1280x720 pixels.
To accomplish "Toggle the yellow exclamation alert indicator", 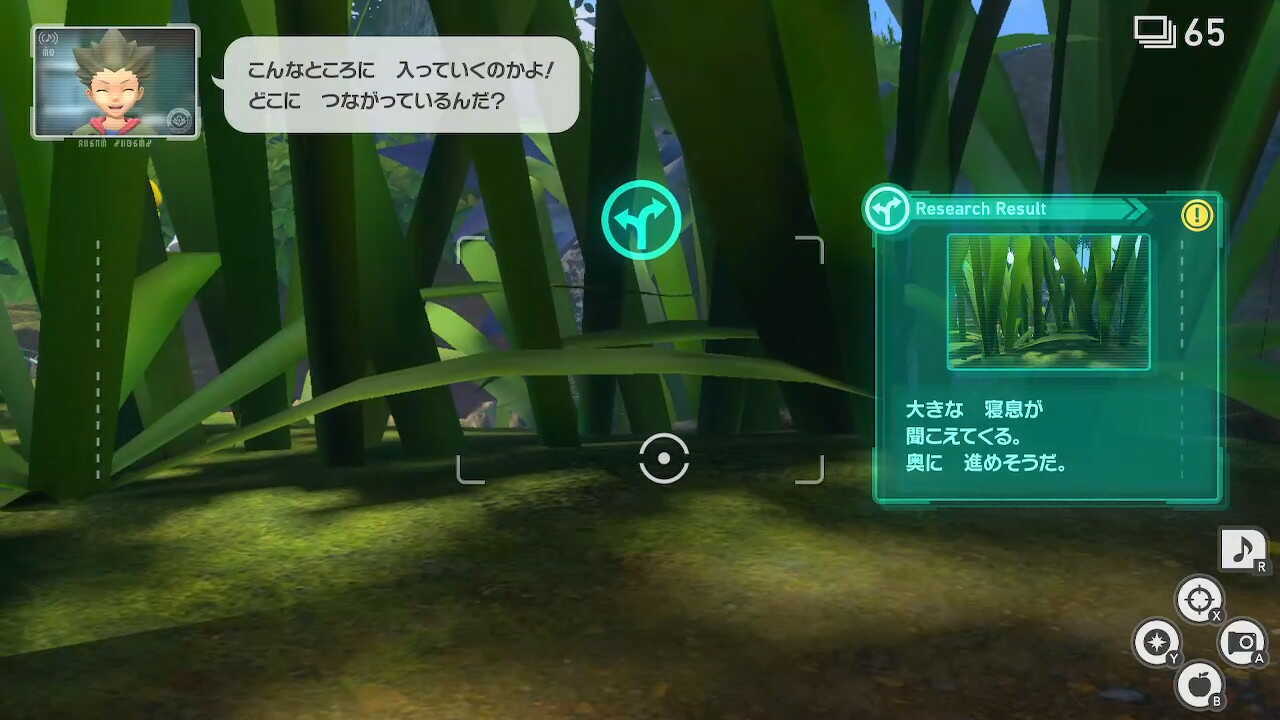I will coord(1198,214).
